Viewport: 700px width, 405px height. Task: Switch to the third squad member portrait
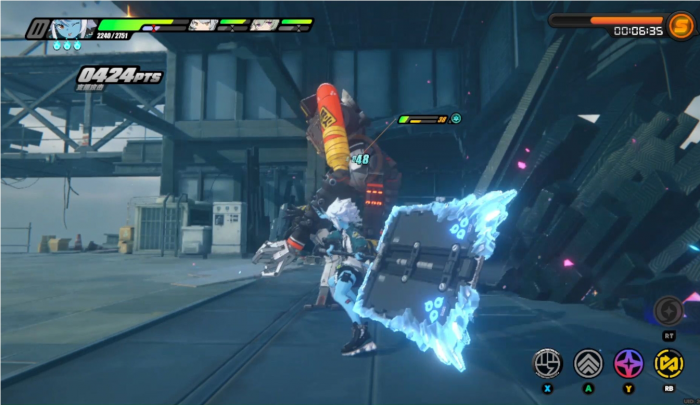[263, 24]
